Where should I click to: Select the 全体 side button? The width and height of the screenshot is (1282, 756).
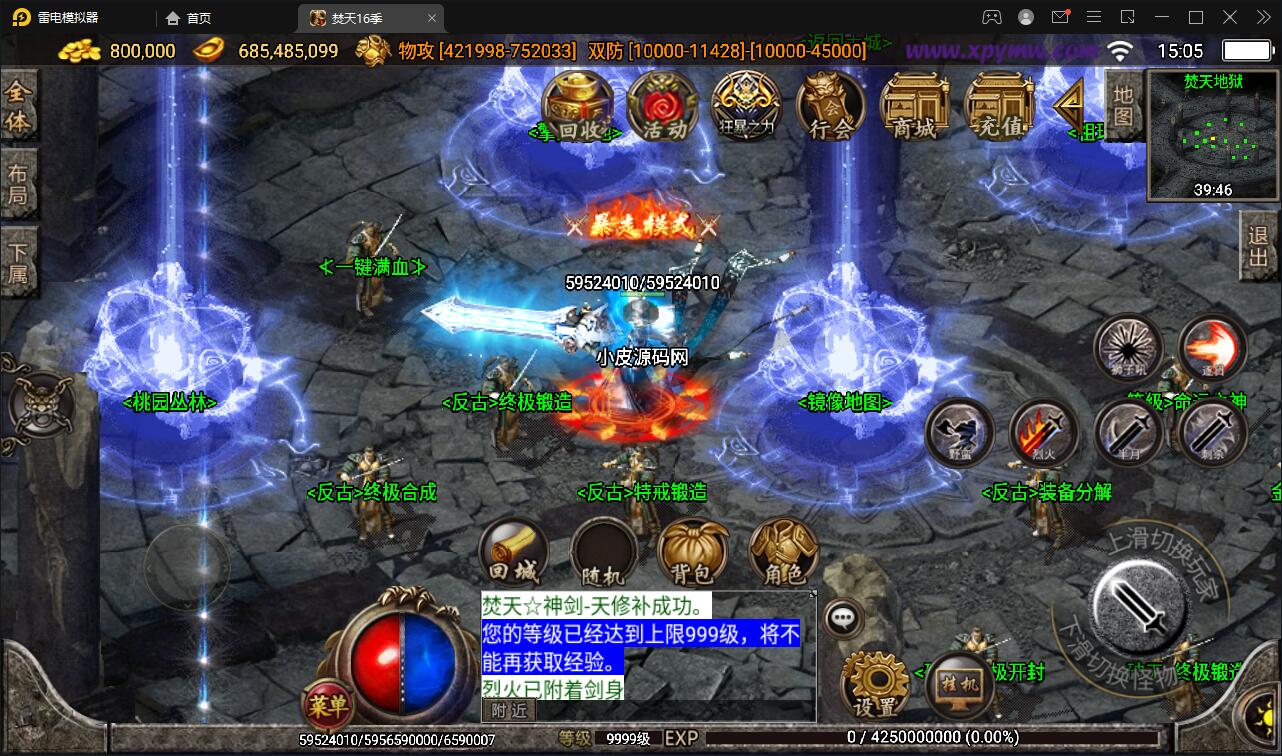pyautogui.click(x=18, y=107)
